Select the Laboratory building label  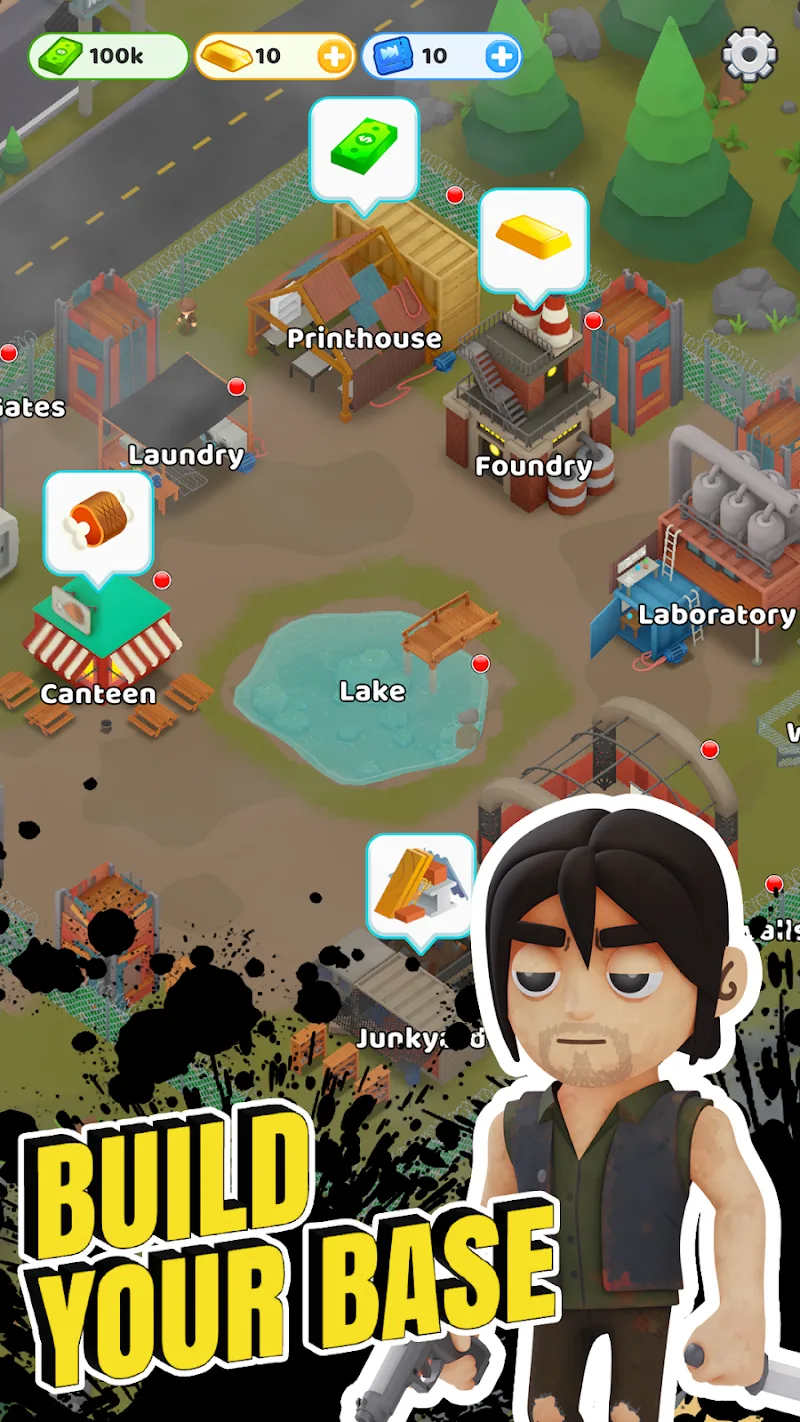pyautogui.click(x=716, y=615)
